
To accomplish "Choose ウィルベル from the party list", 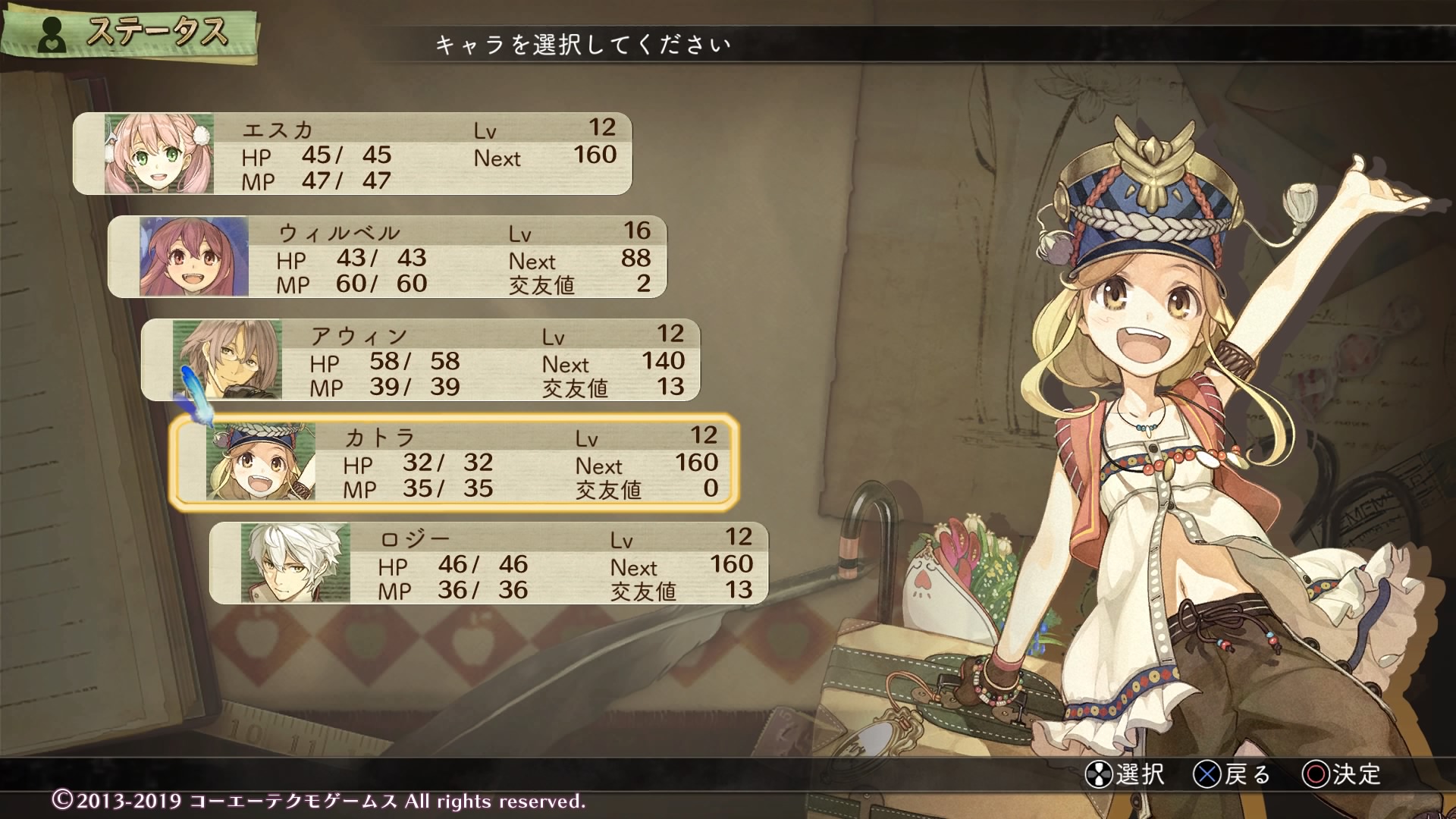I will pyautogui.click(x=388, y=257).
